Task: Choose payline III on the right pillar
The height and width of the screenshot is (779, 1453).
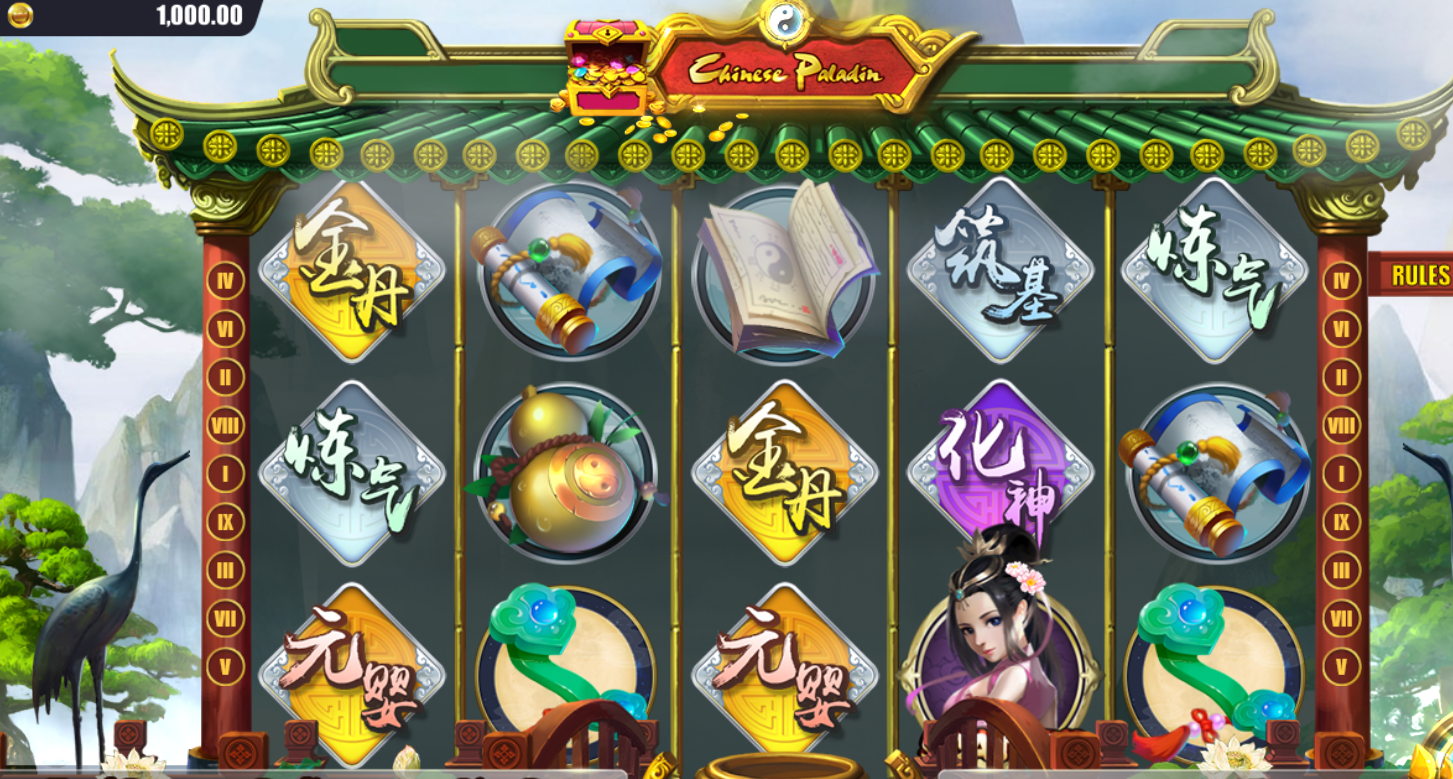Action: tap(1341, 570)
